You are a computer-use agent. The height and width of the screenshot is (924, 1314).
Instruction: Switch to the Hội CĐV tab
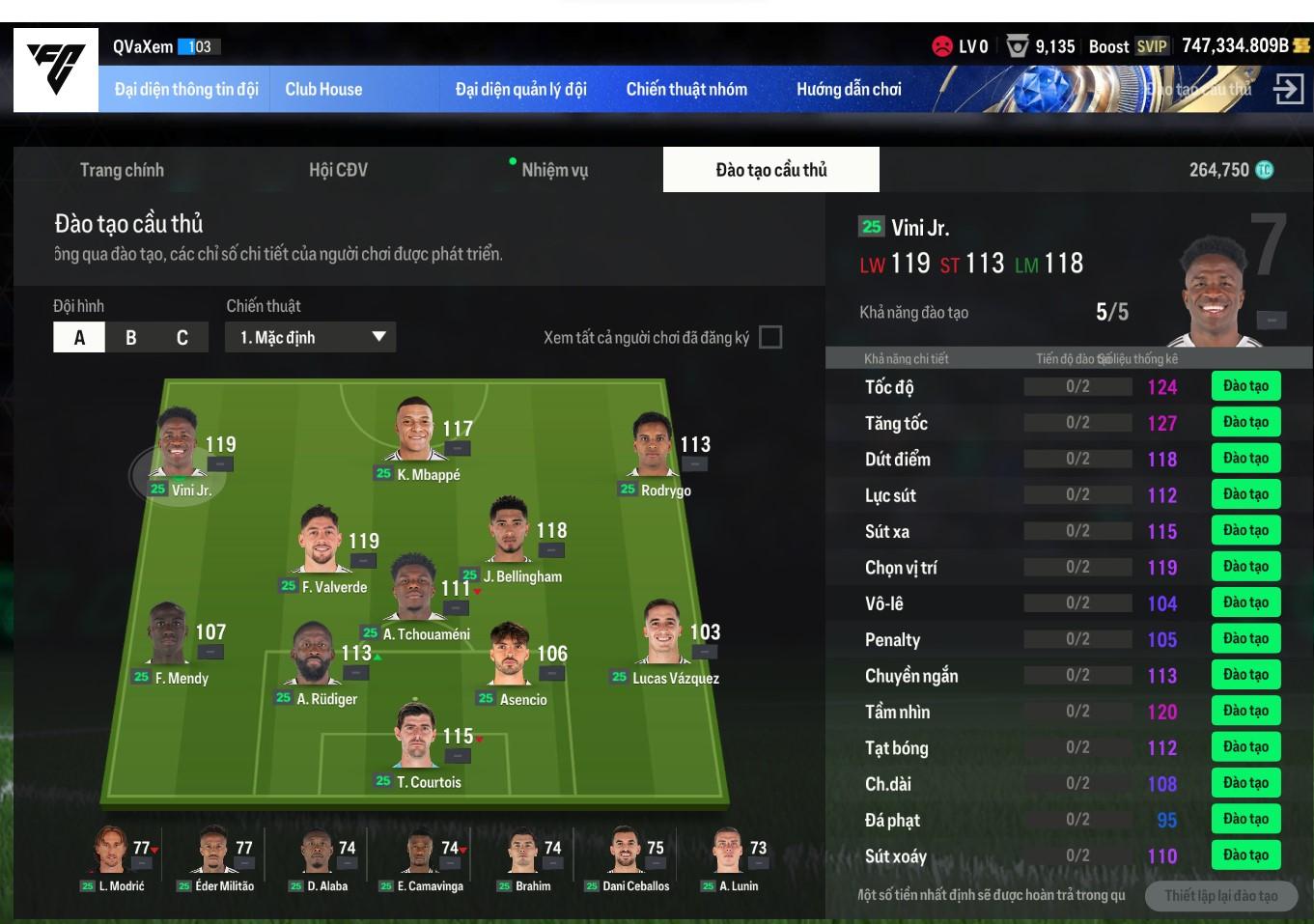pos(338,170)
